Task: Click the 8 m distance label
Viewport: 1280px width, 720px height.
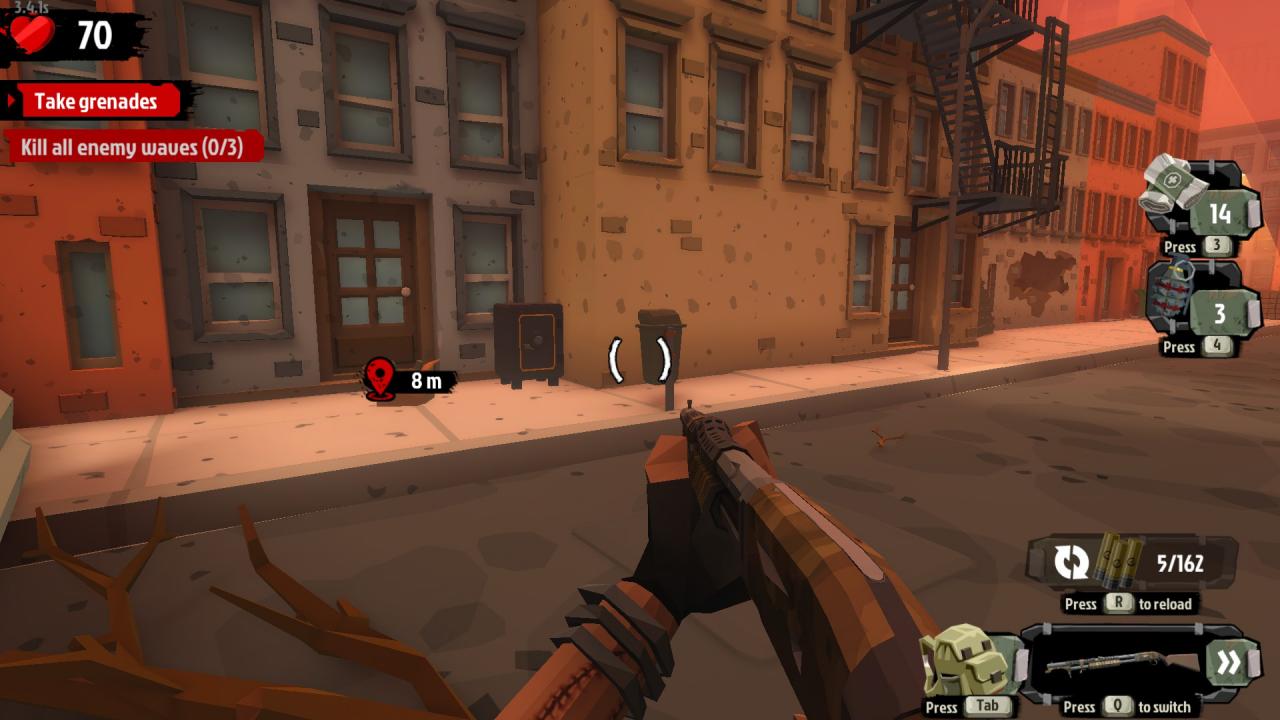Action: [428, 378]
